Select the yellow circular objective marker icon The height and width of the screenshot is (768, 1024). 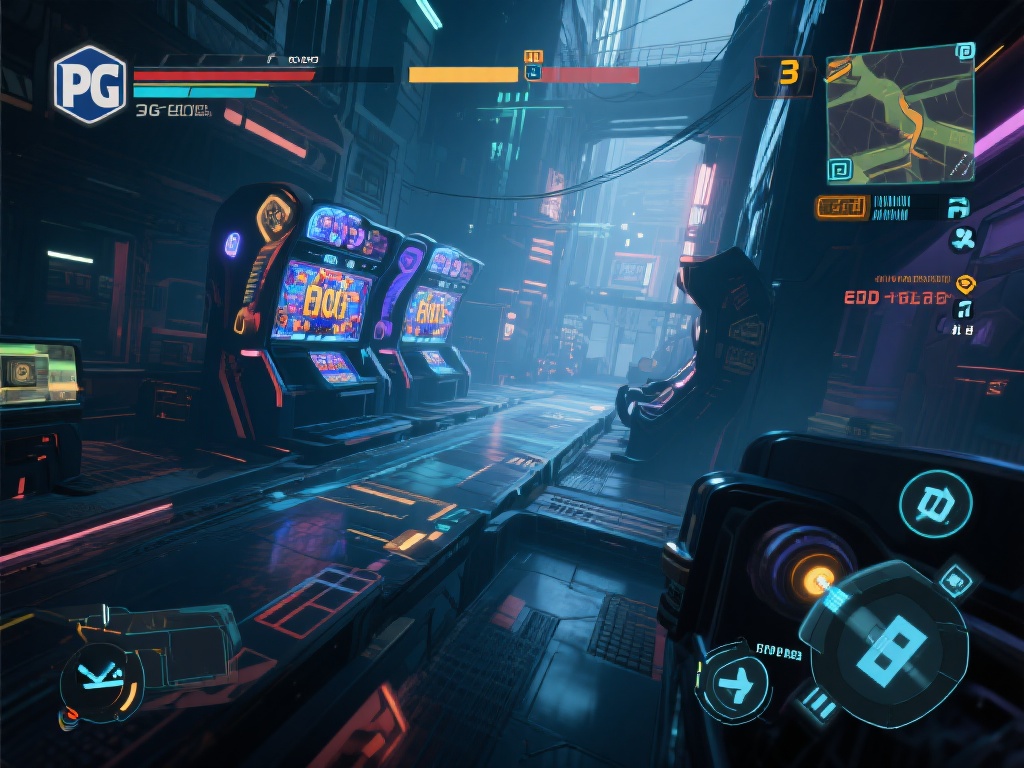[964, 283]
